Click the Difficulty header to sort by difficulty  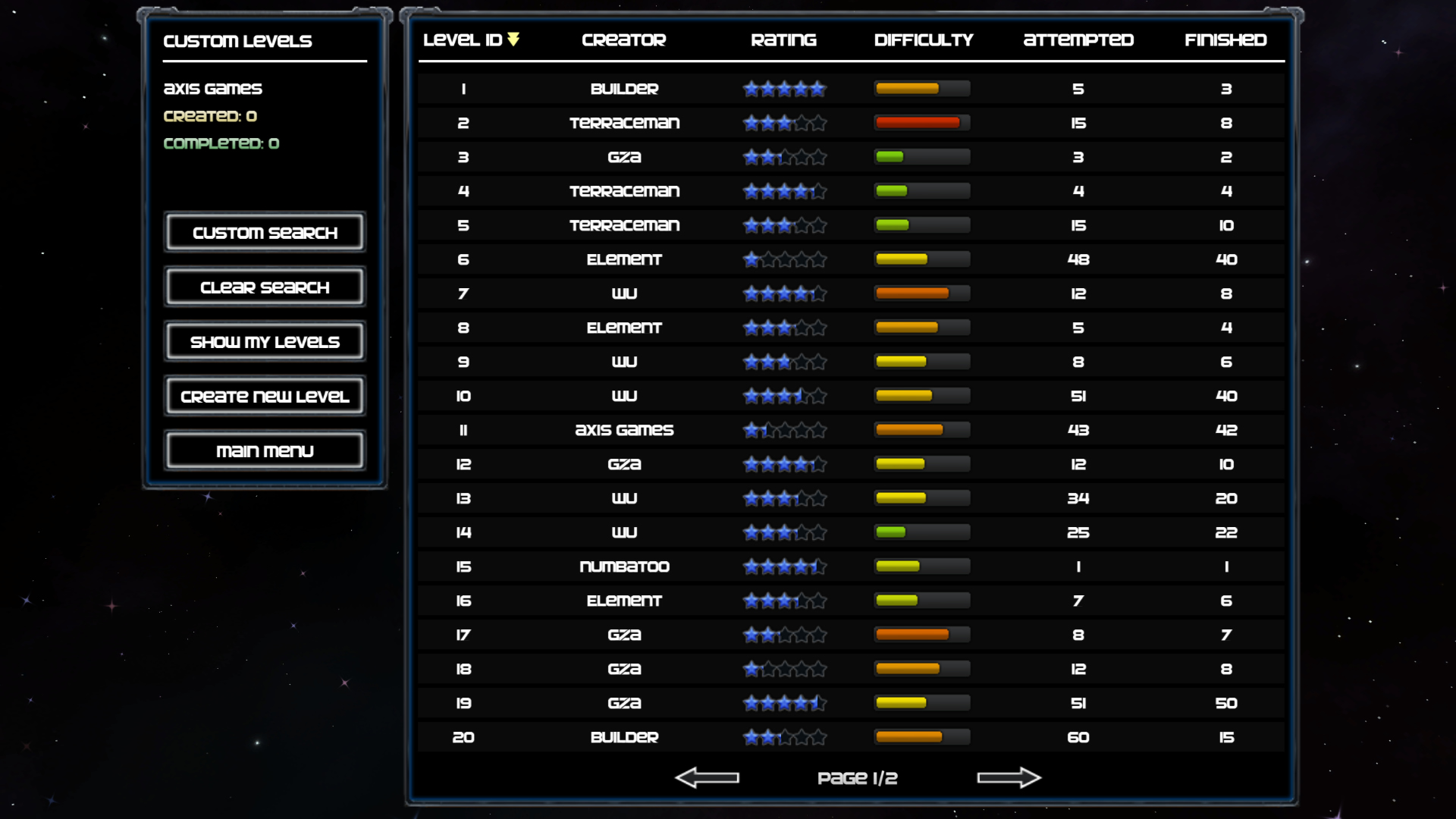pos(924,40)
